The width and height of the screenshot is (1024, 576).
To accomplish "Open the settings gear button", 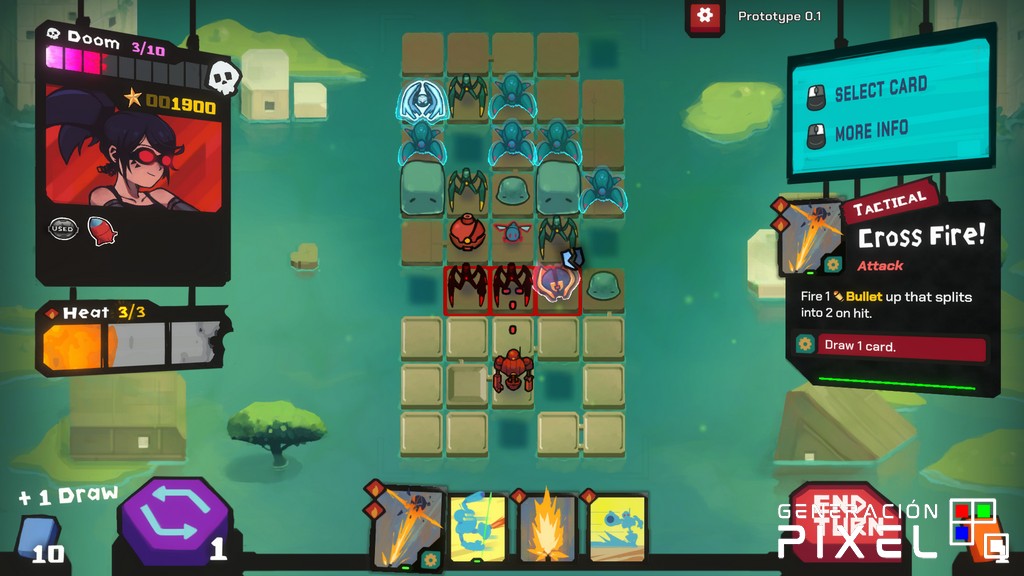I will (705, 16).
